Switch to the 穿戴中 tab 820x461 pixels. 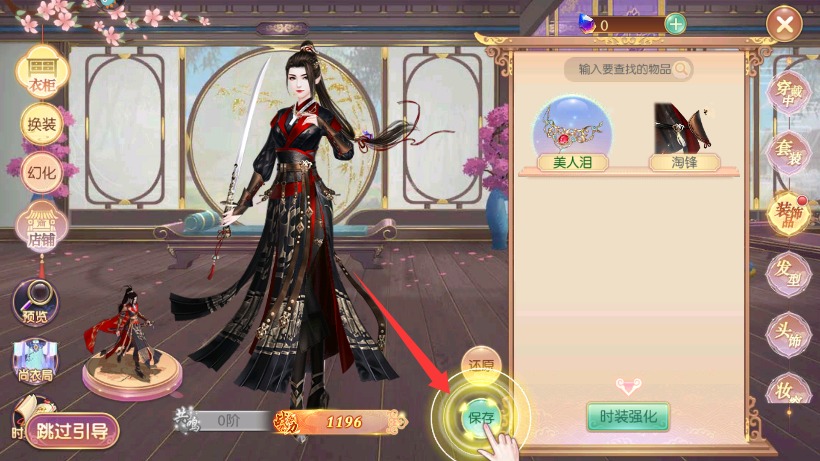789,93
